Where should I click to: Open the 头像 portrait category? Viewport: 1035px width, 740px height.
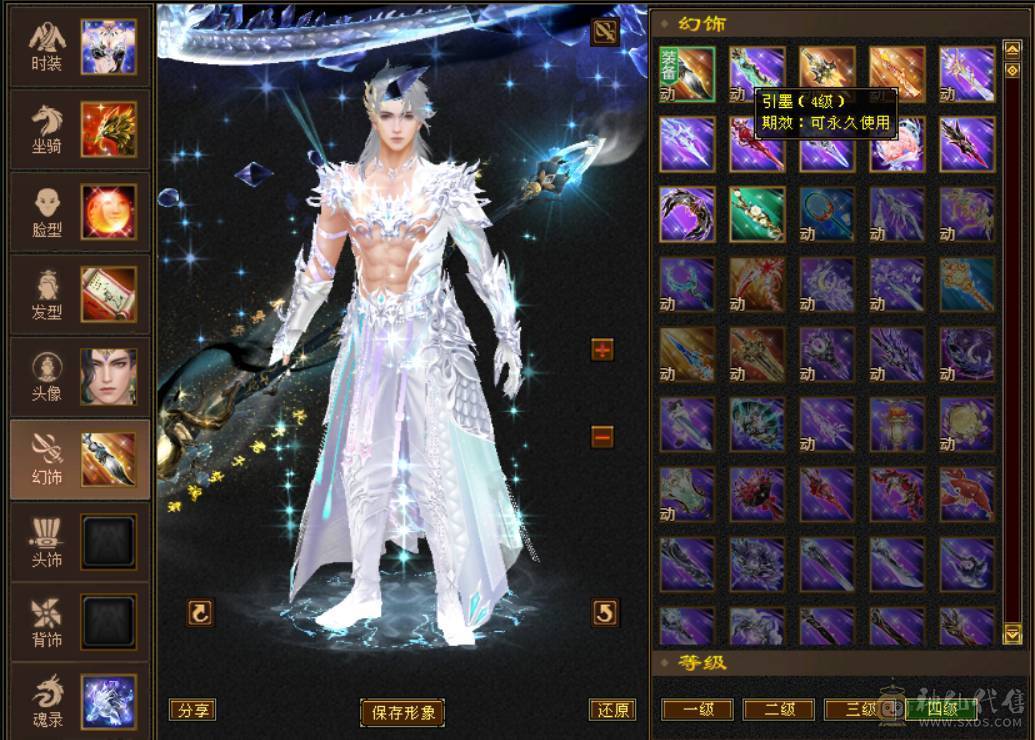(78, 376)
